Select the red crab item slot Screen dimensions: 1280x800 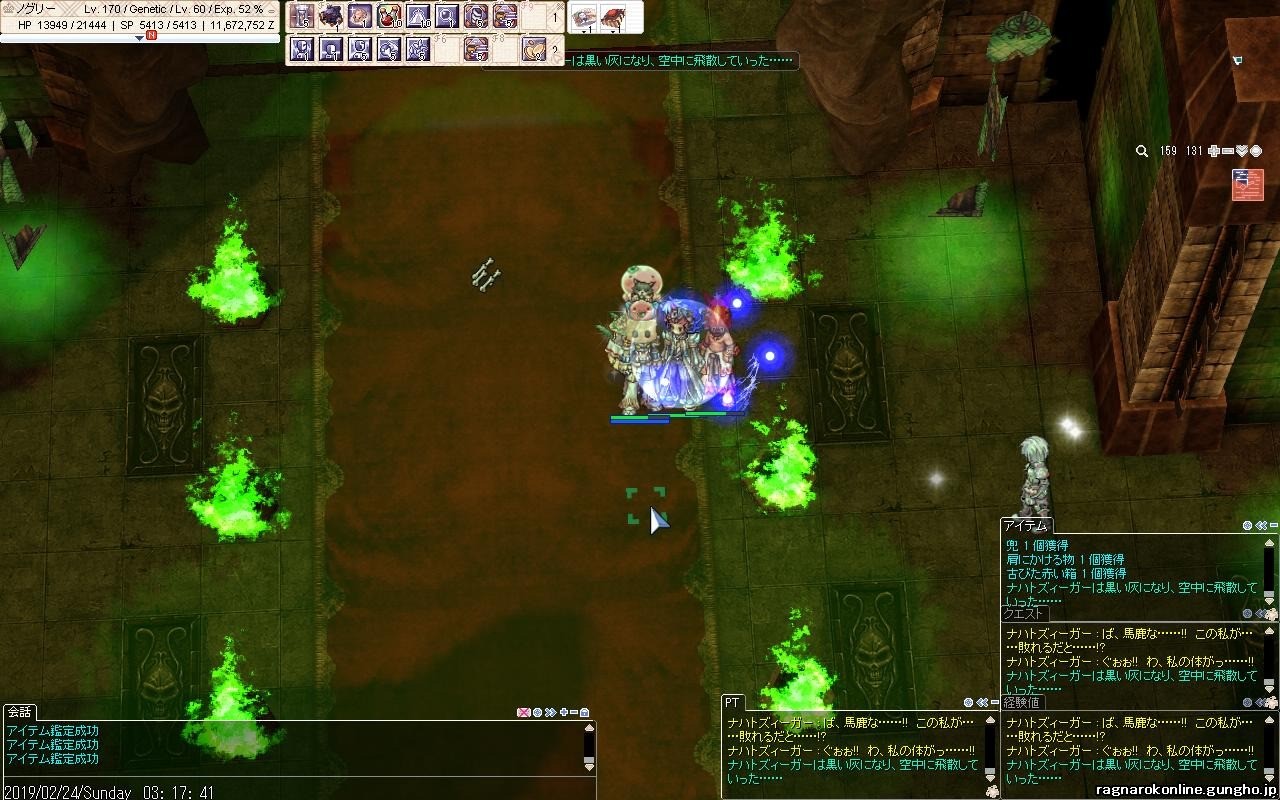coord(613,16)
